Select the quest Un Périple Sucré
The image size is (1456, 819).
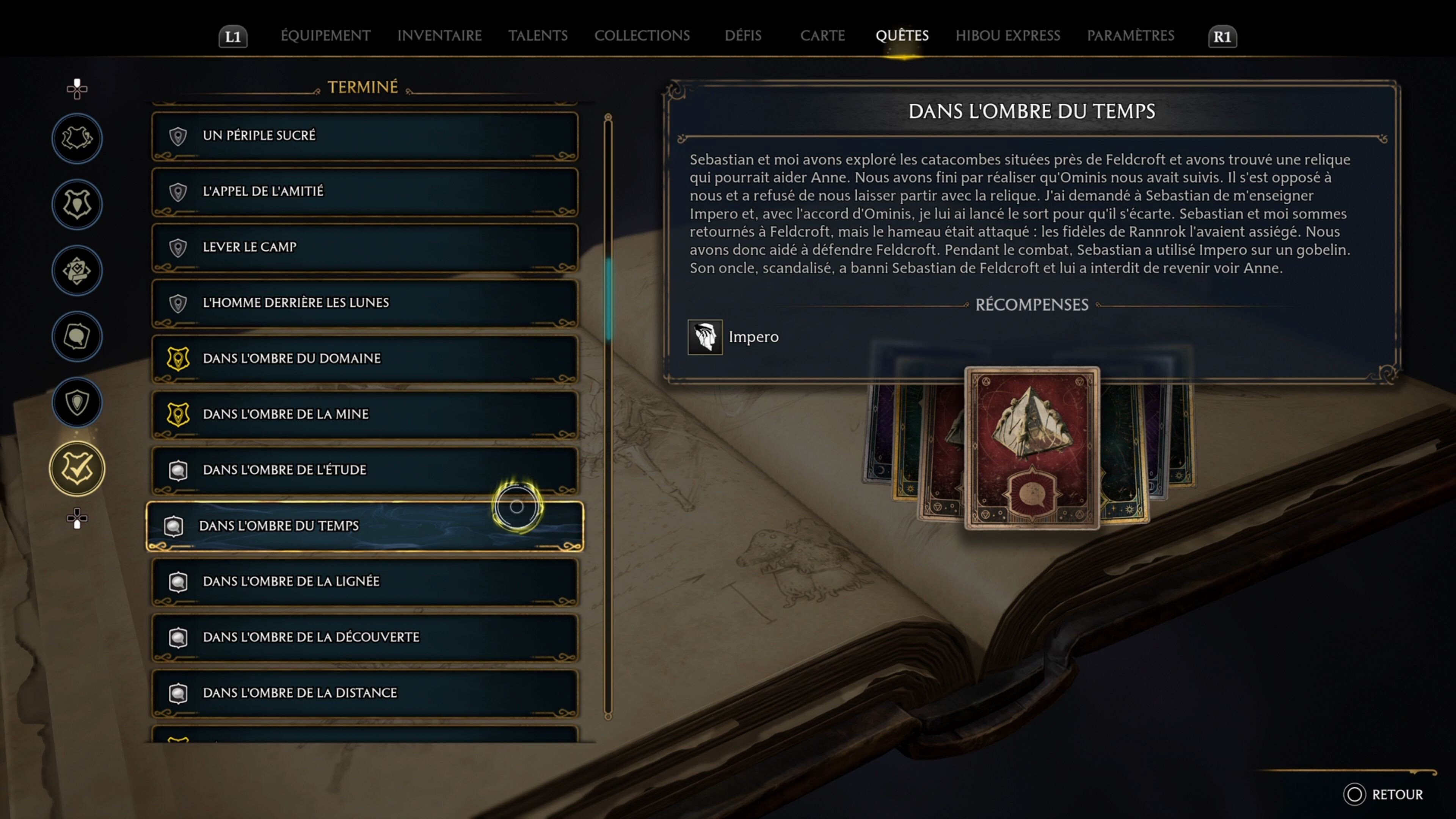click(x=364, y=136)
